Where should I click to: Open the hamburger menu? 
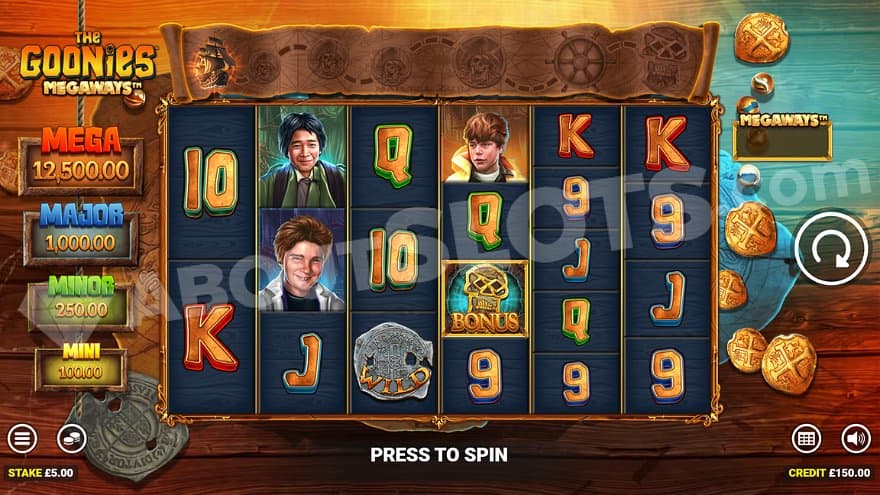tap(22, 438)
